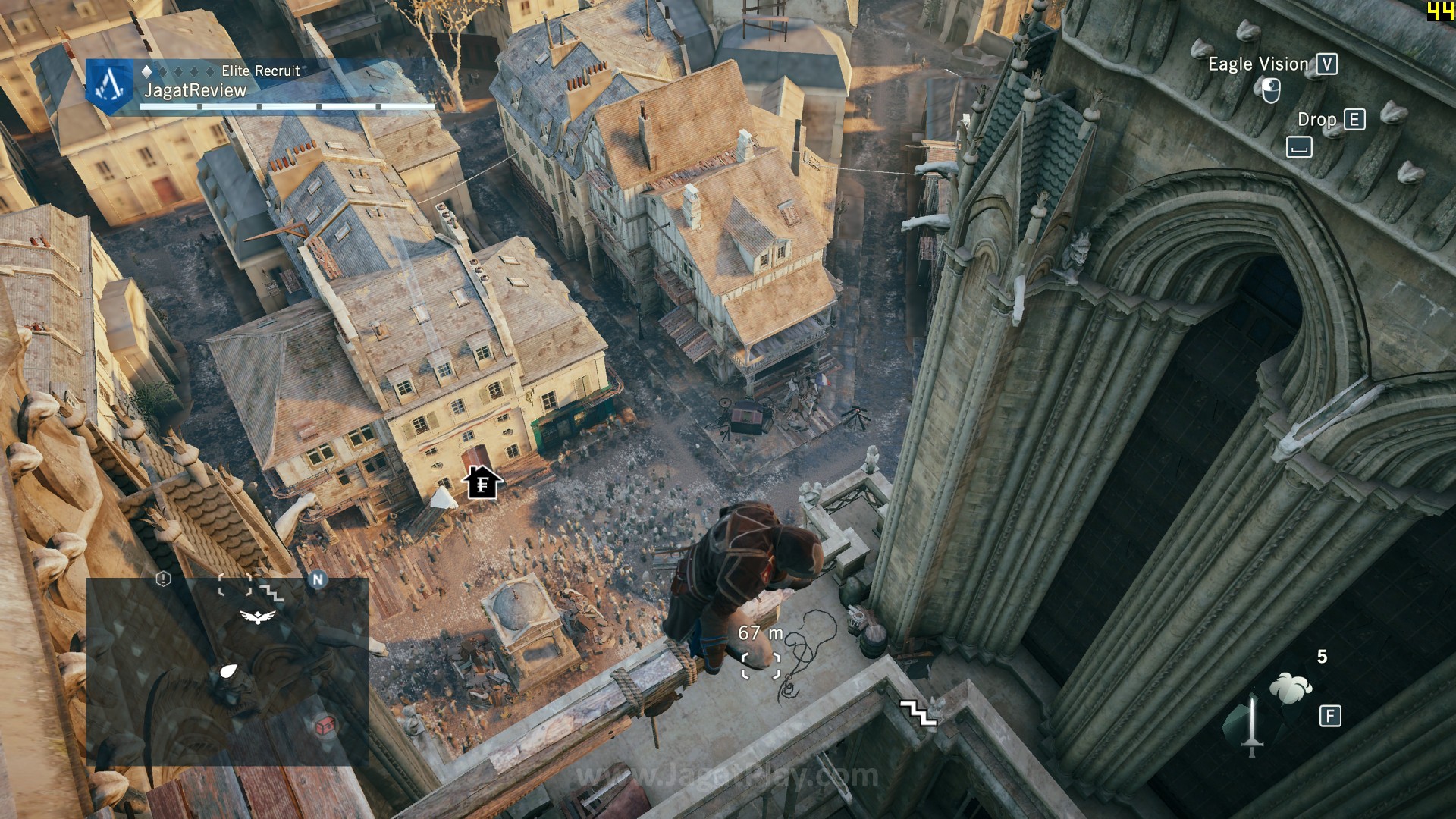The height and width of the screenshot is (819, 1456).
Task: Open the minimap panel
Action: [x=227, y=671]
